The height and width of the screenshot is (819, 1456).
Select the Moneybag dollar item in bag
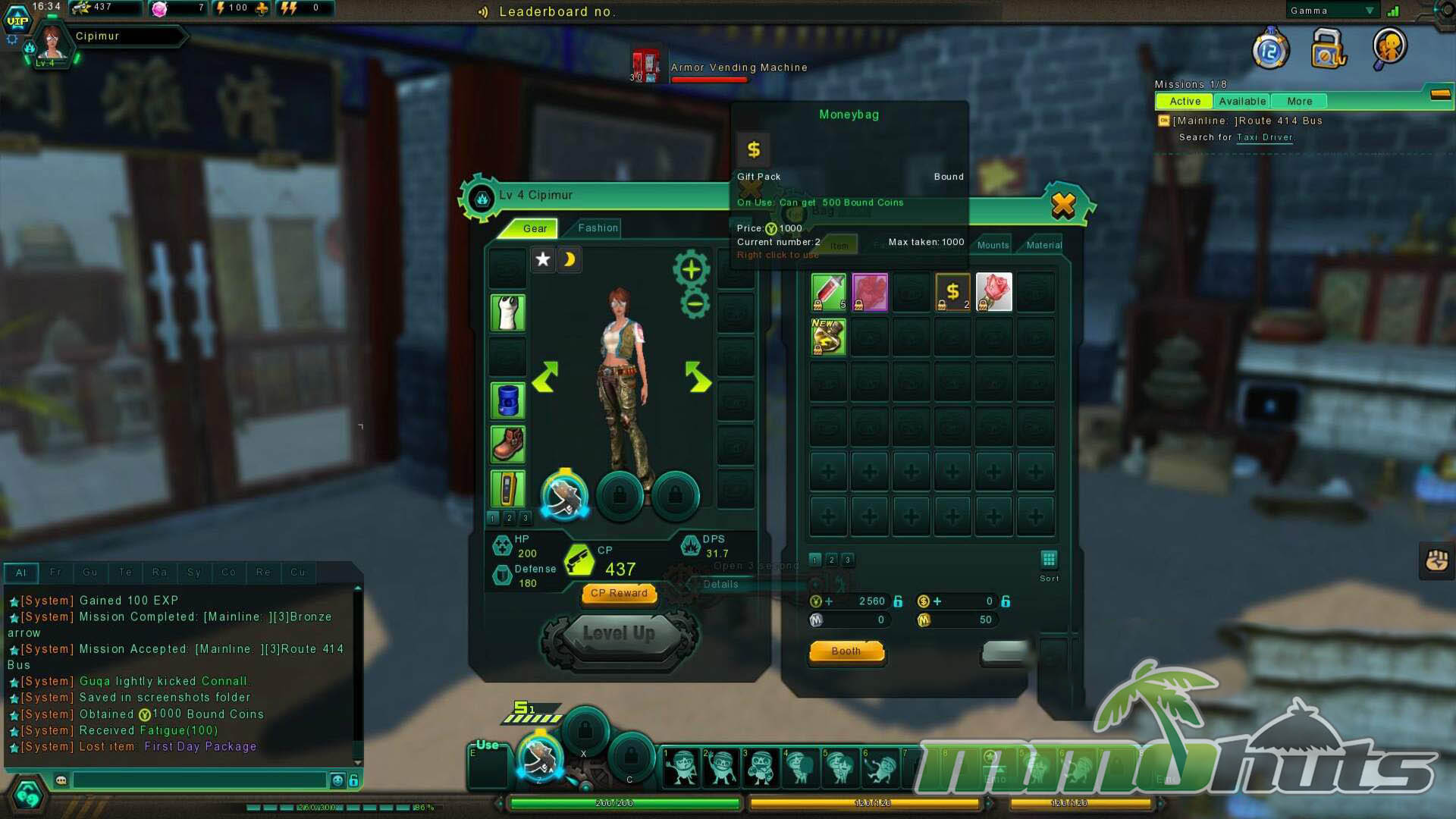point(952,292)
